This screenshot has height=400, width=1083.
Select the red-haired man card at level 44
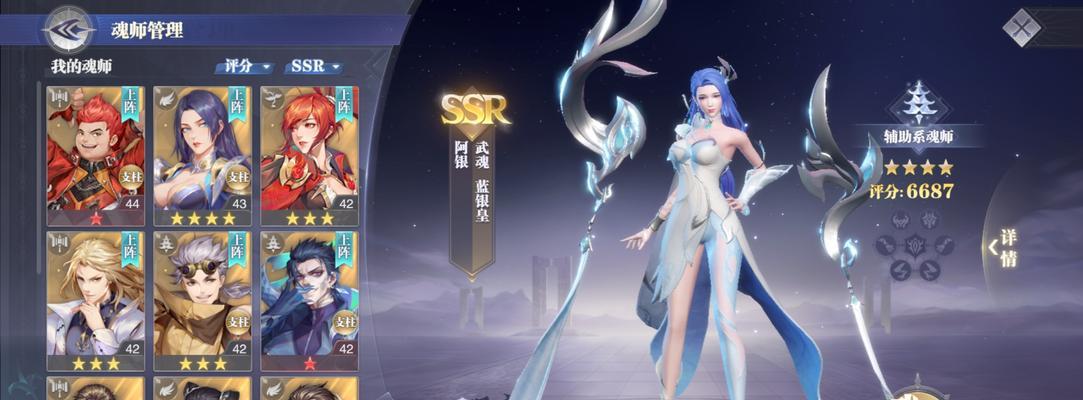[x=96, y=153]
